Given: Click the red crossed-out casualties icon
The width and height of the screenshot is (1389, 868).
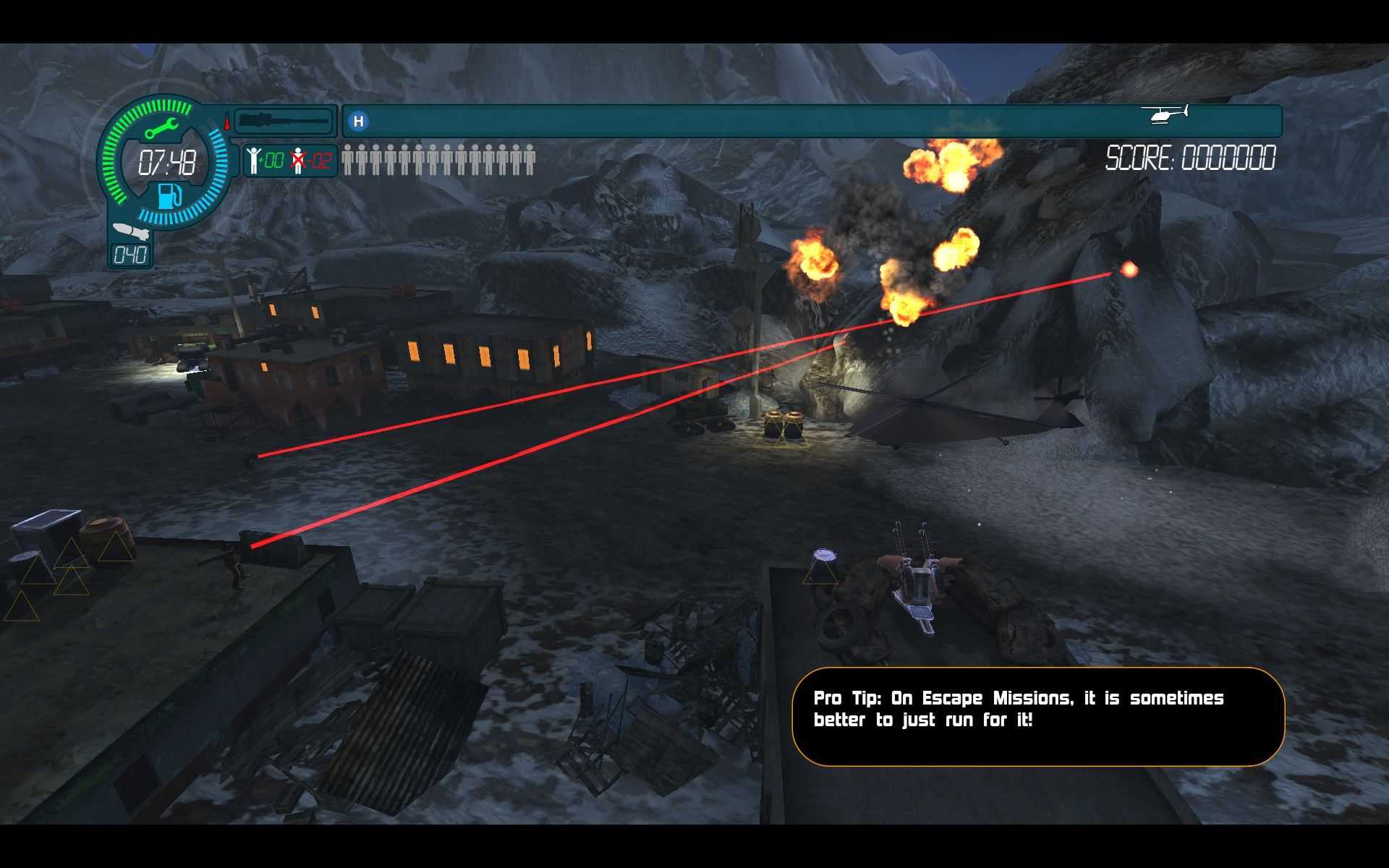Looking at the screenshot, I should (298, 160).
